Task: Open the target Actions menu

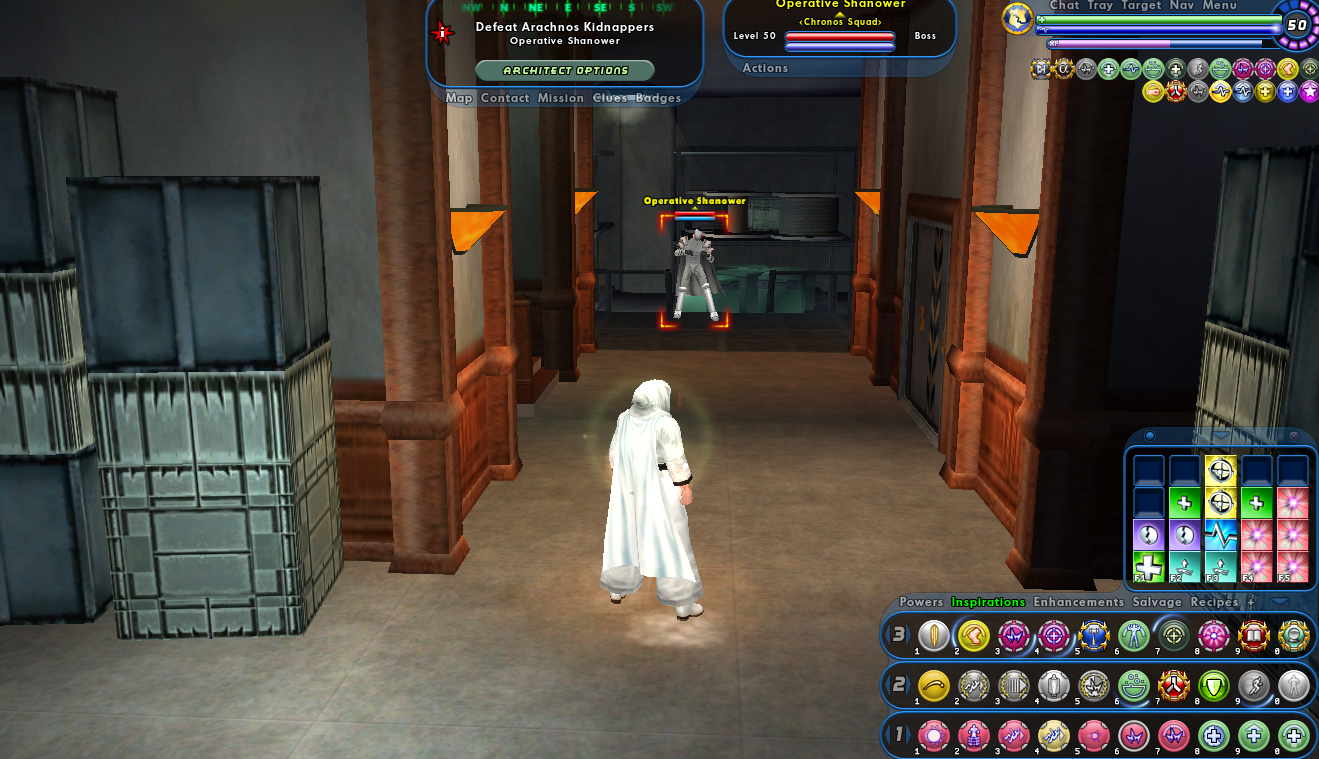Action: pyautogui.click(x=765, y=68)
